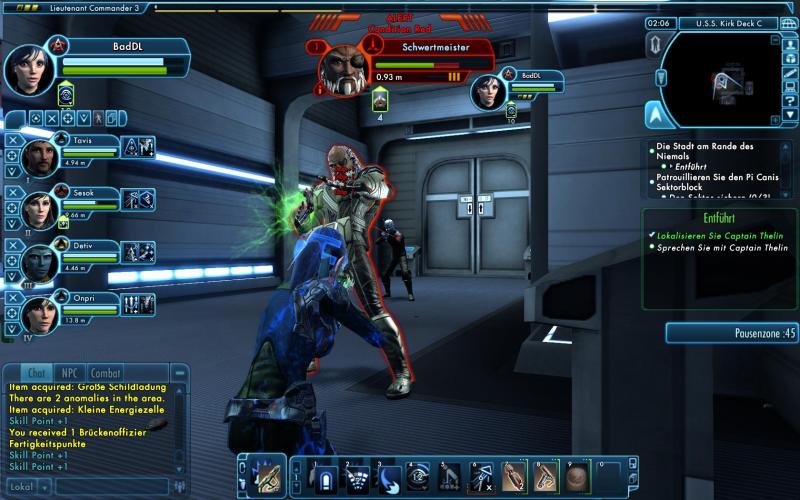Image resolution: width=800 pixels, height=500 pixels.
Task: Click BadDL's player portrait
Action: point(27,67)
